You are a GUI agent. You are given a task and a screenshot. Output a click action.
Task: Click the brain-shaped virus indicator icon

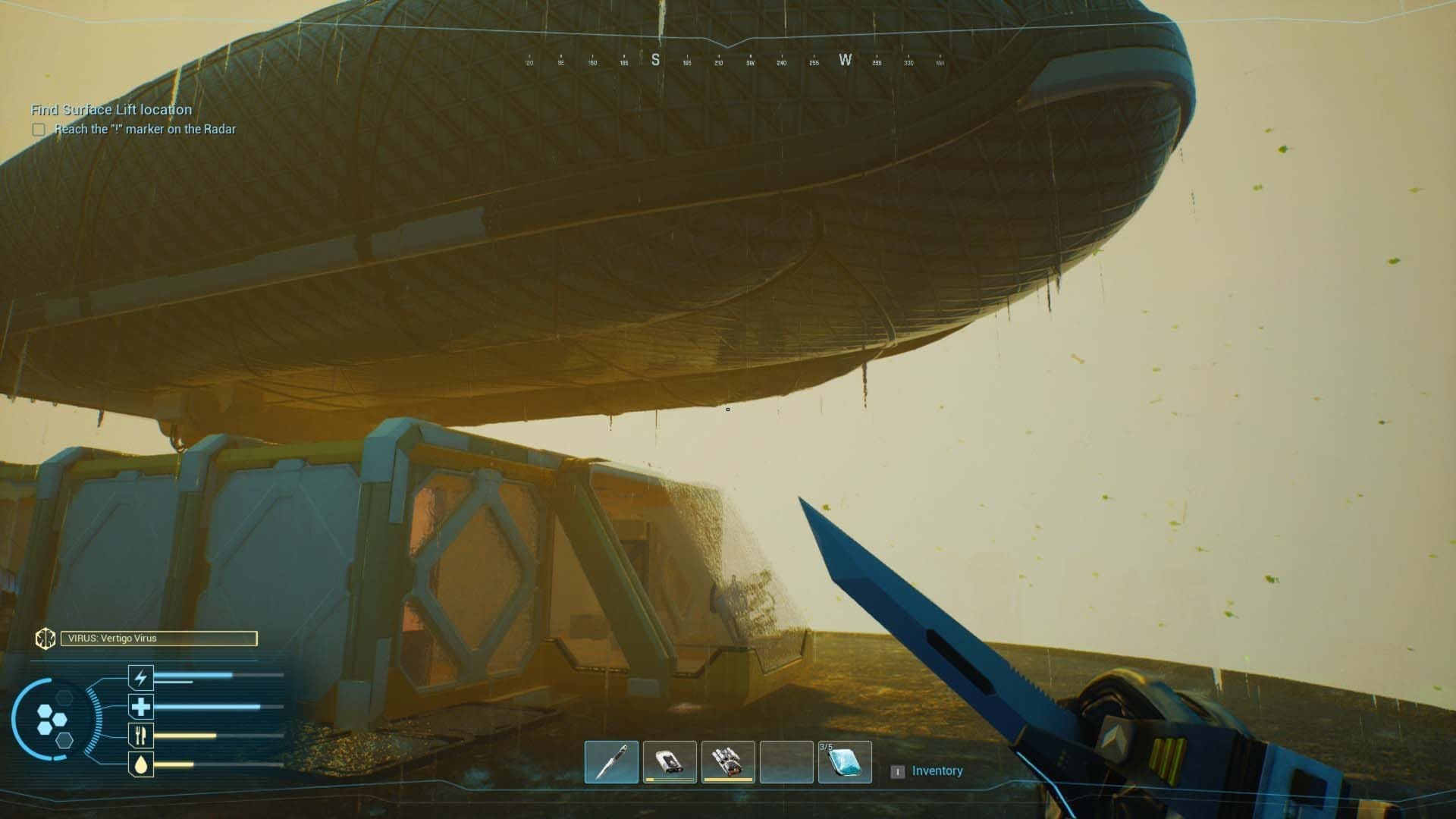click(x=47, y=639)
